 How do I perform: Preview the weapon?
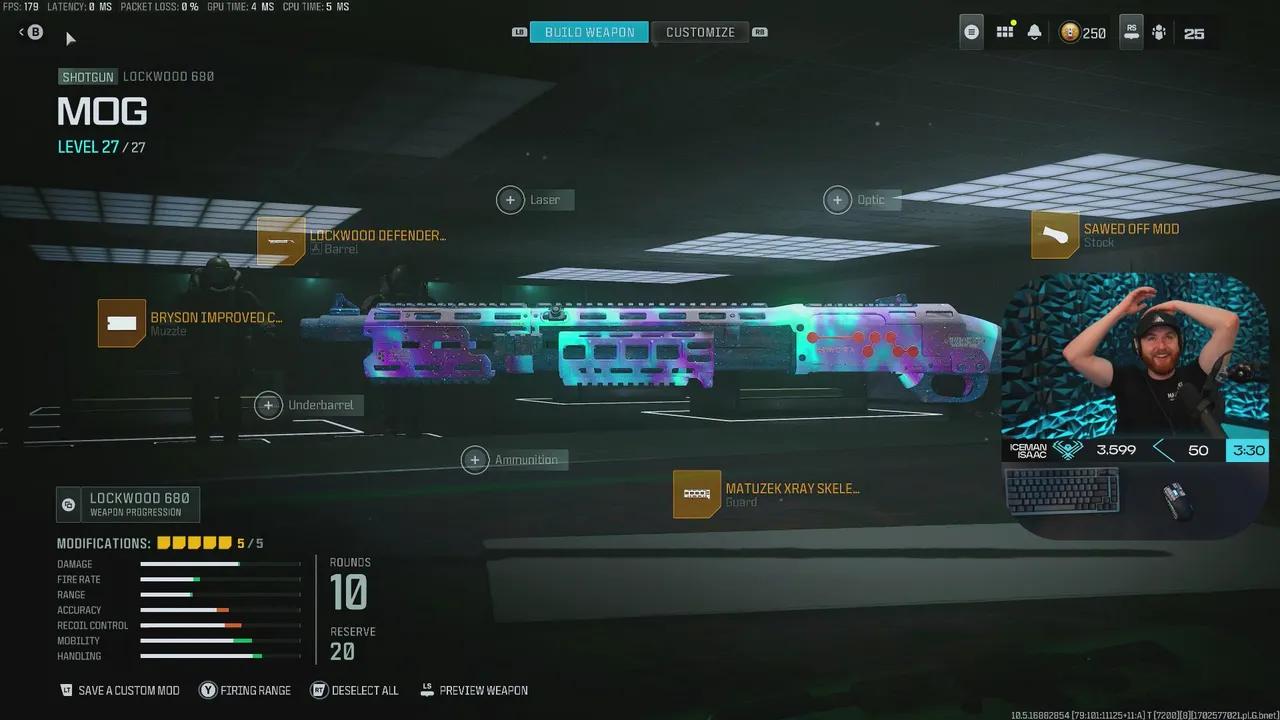[474, 690]
